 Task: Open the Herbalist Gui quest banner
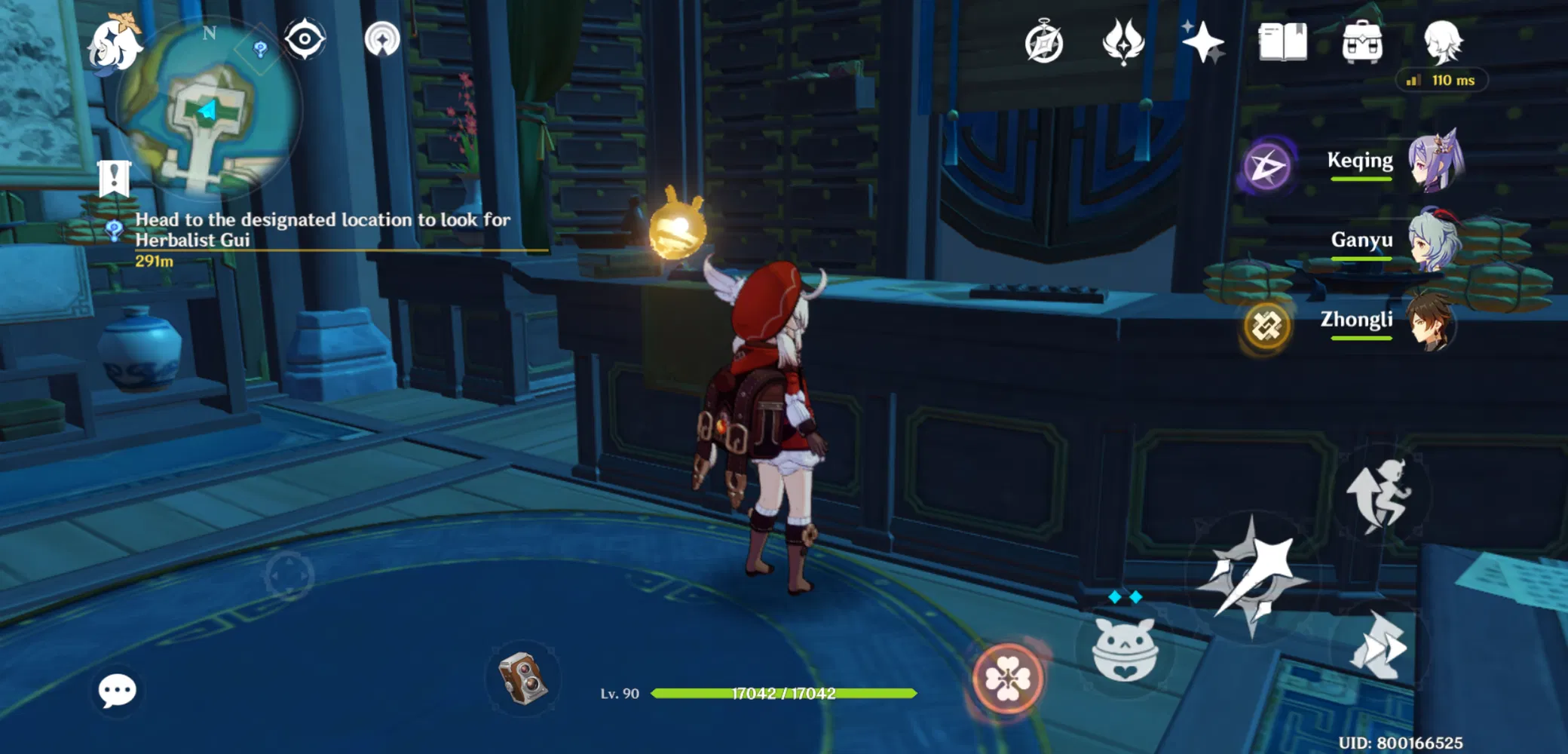click(324, 230)
